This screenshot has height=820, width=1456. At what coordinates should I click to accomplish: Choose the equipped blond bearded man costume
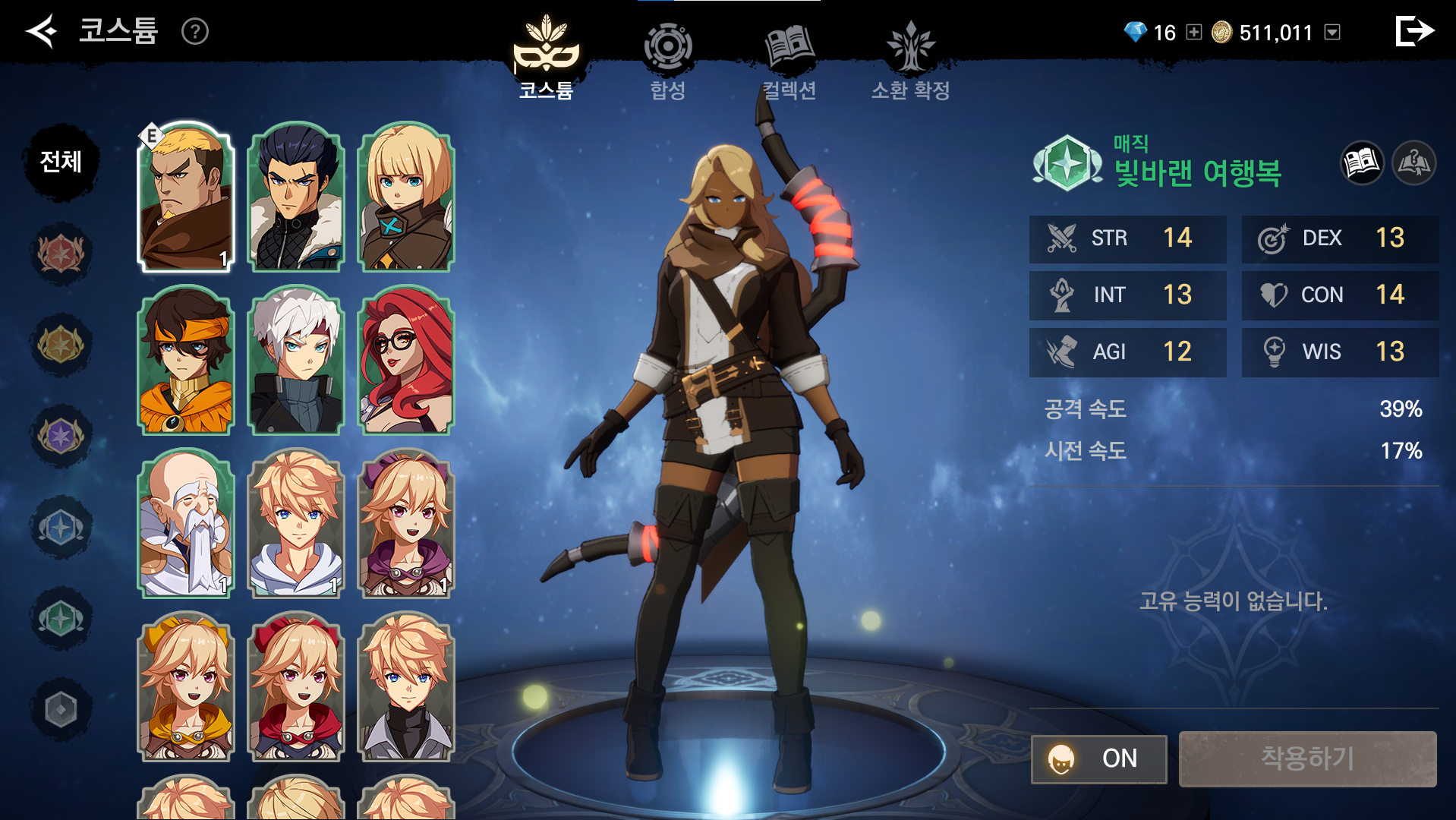coord(186,197)
